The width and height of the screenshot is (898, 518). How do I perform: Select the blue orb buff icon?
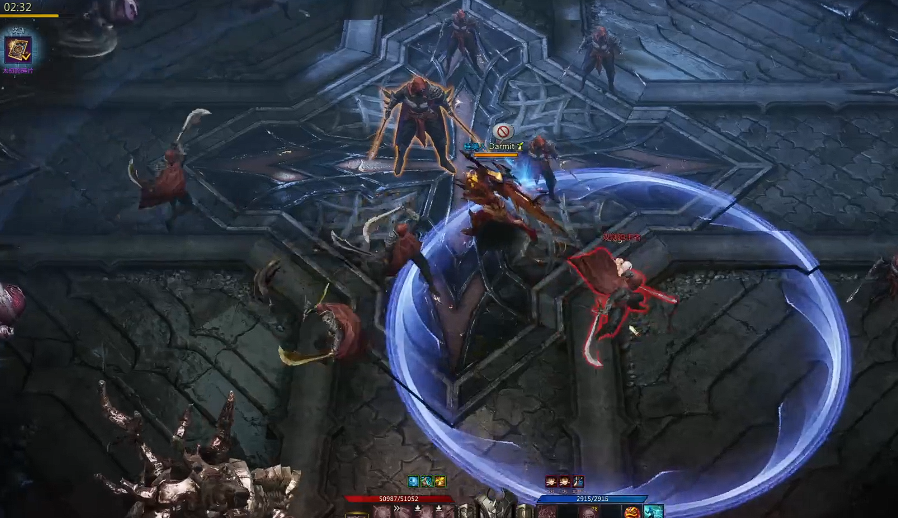[x=413, y=482]
